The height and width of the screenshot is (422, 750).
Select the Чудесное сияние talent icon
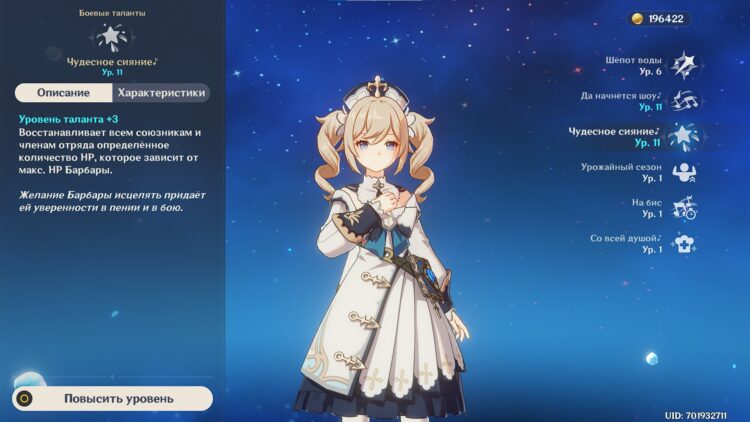pyautogui.click(x=684, y=136)
